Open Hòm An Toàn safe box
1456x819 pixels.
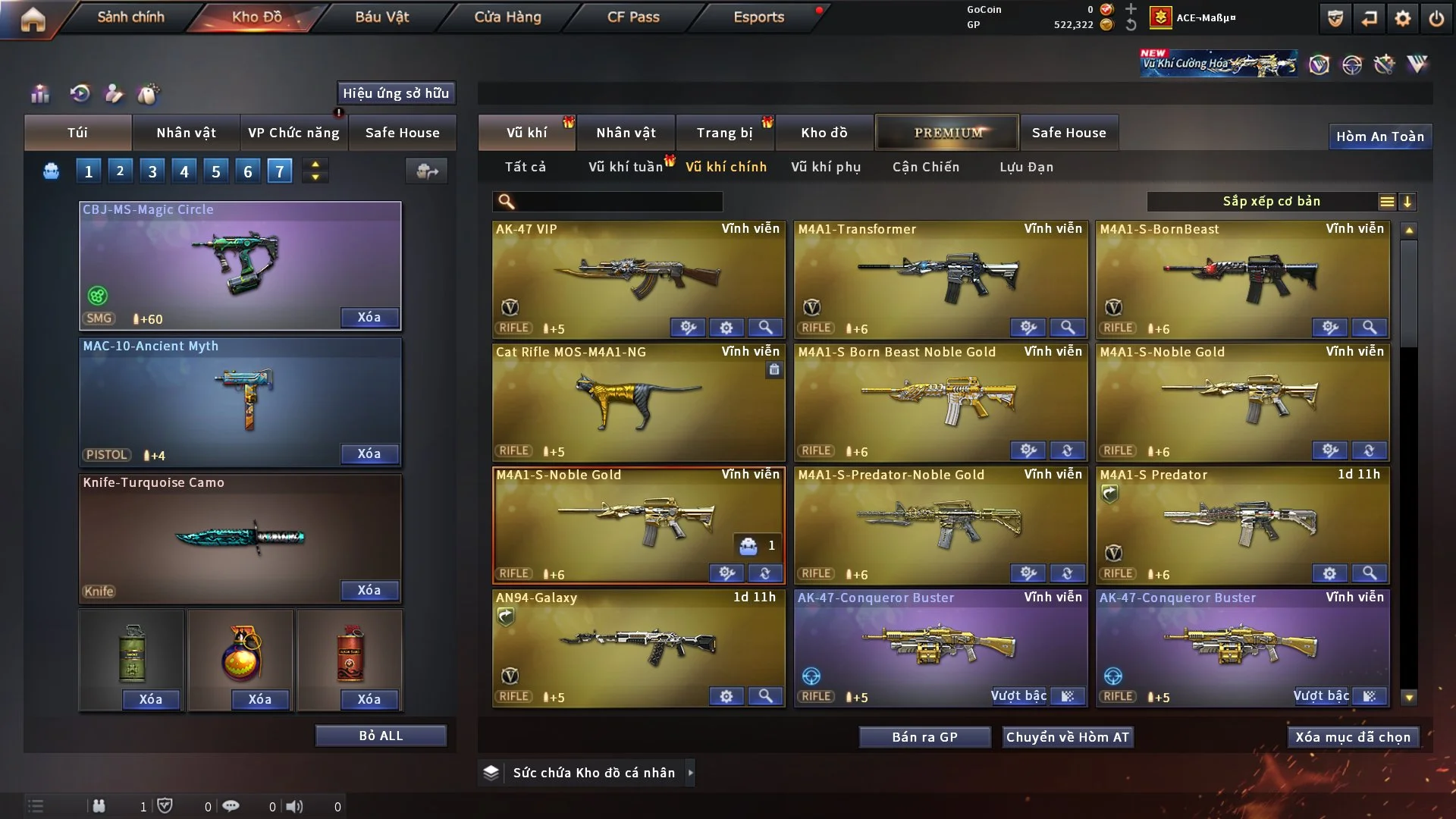[1379, 136]
